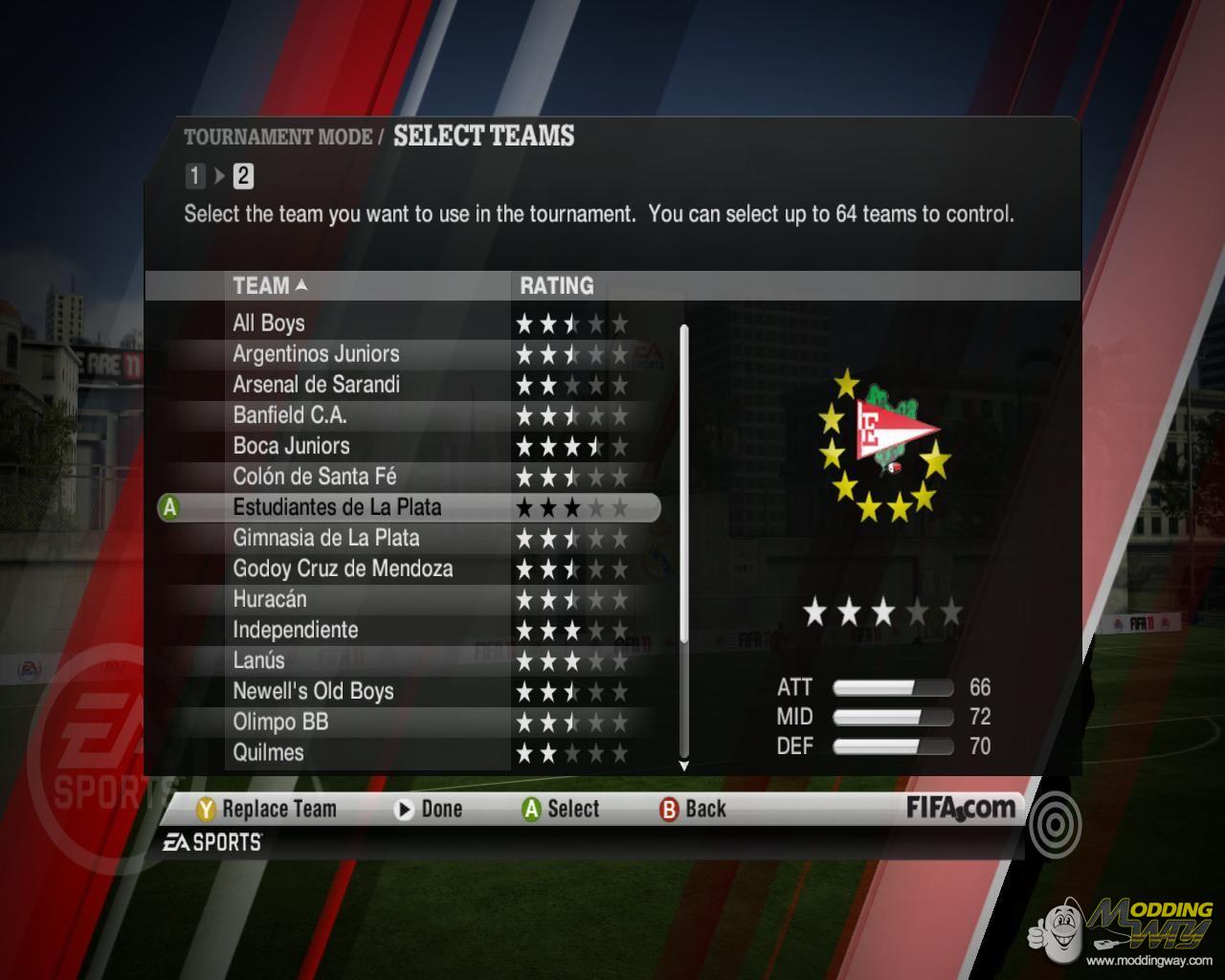Click the scroll-down arrow of the team list

pos(683,766)
